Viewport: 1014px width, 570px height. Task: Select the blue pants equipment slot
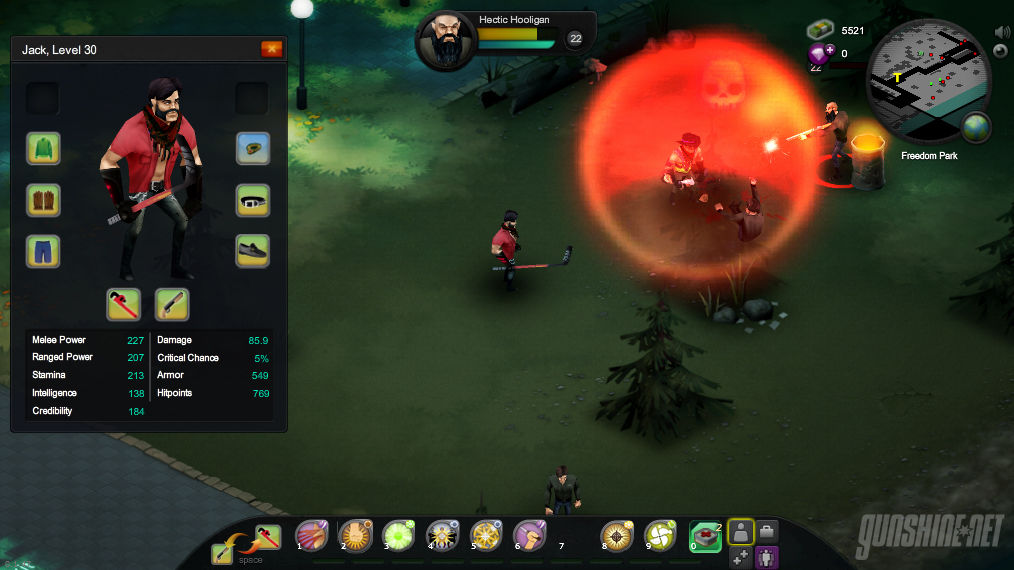coord(43,250)
